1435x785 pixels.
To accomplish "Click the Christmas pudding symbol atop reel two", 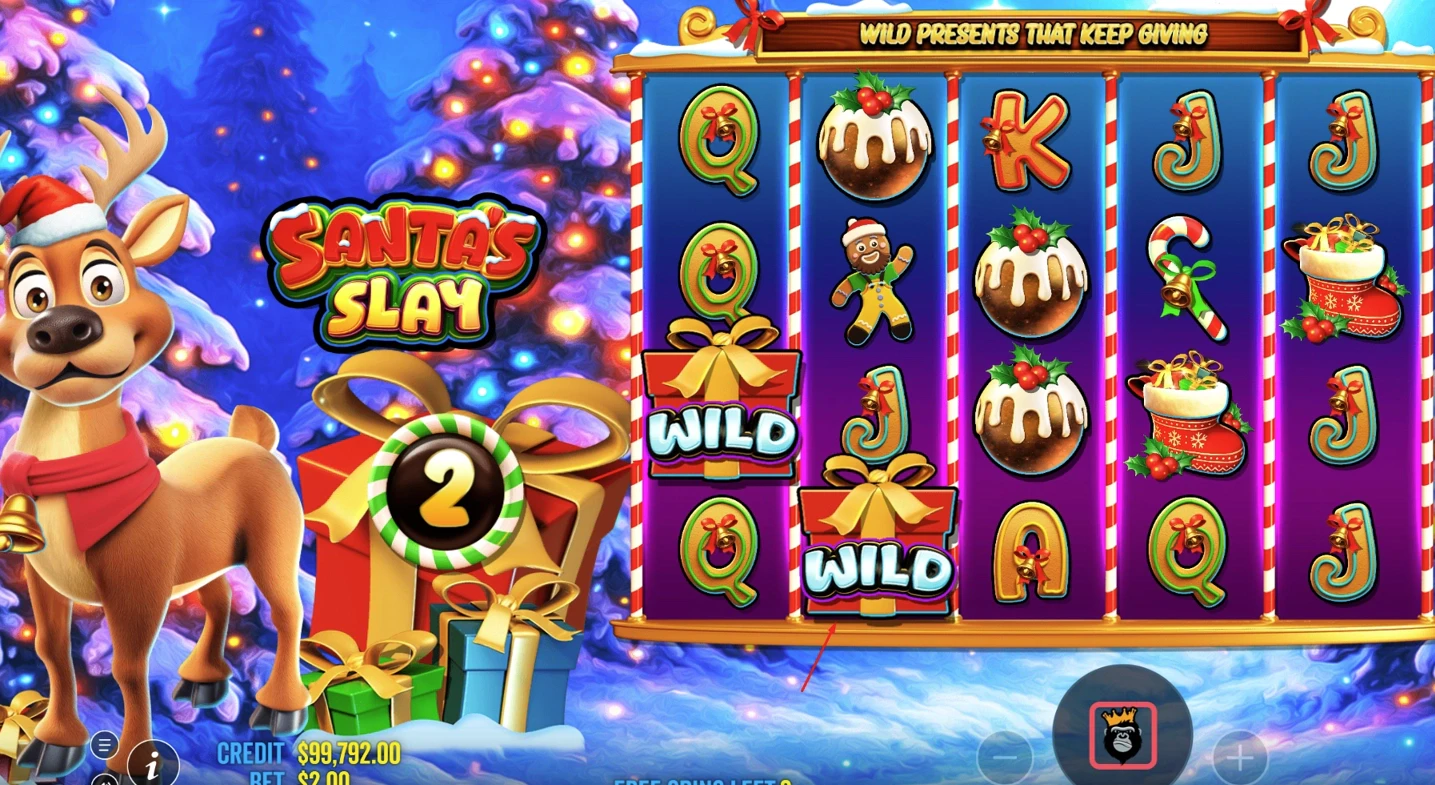I will (x=874, y=140).
